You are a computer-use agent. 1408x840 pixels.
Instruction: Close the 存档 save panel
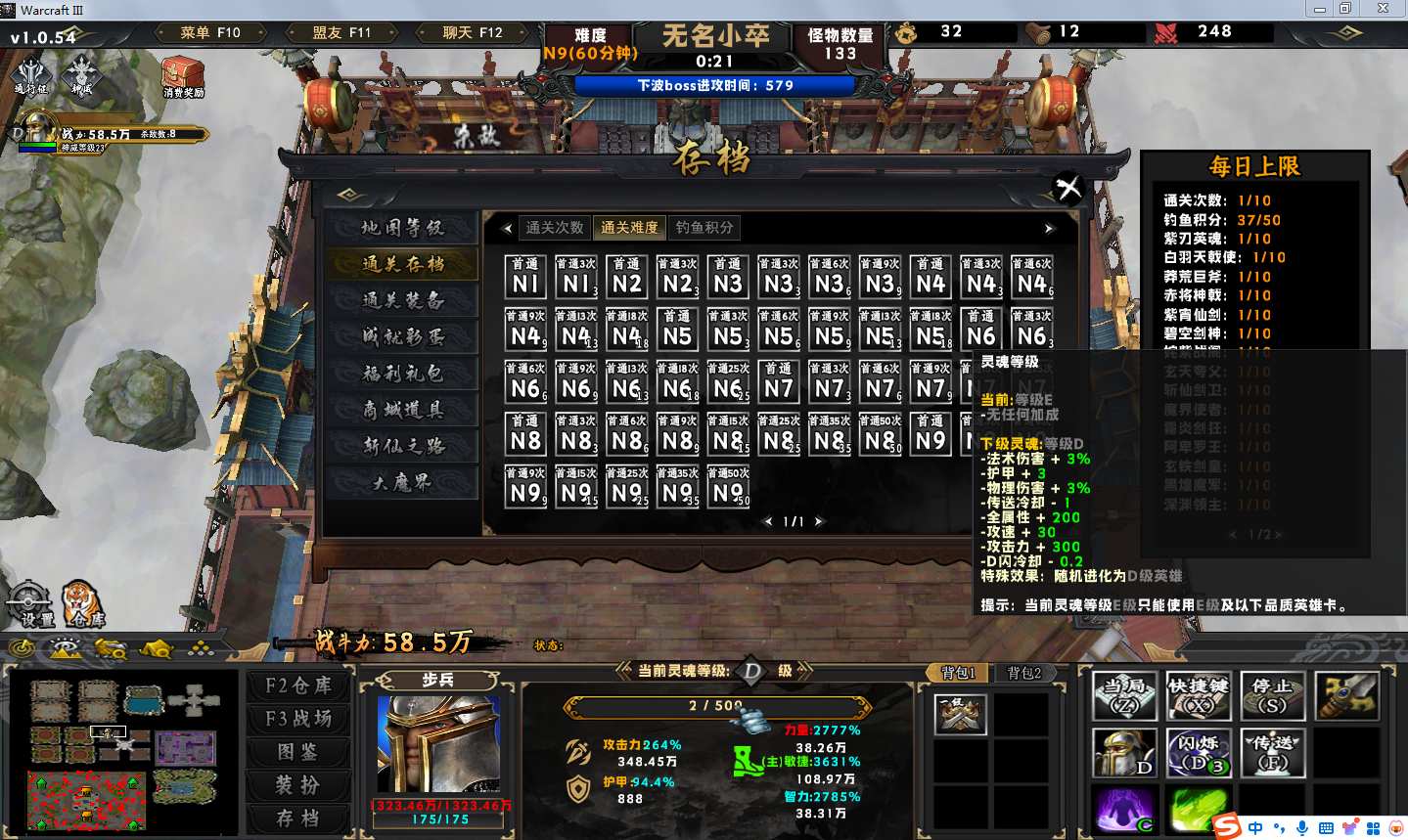coord(1068,186)
